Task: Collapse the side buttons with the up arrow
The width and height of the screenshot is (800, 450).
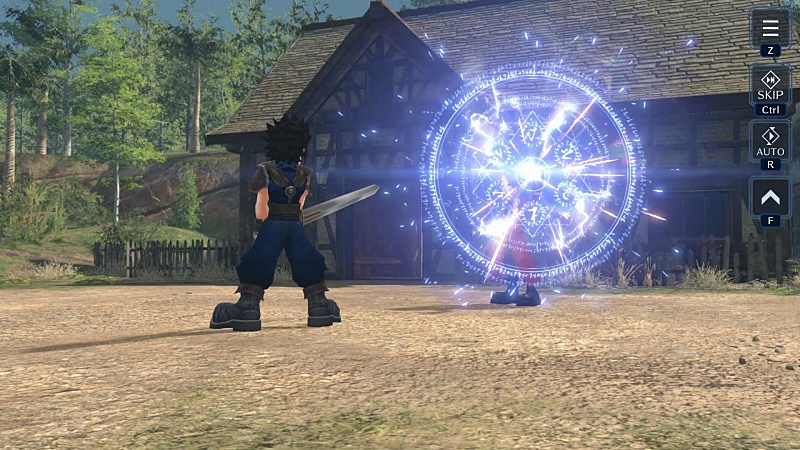Action: coord(769,196)
